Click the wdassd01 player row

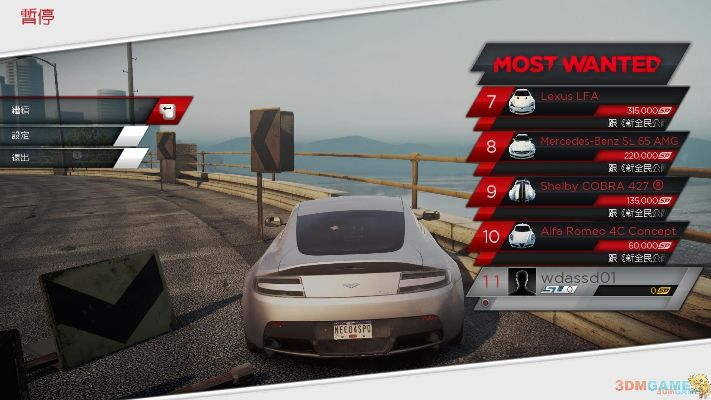580,282
